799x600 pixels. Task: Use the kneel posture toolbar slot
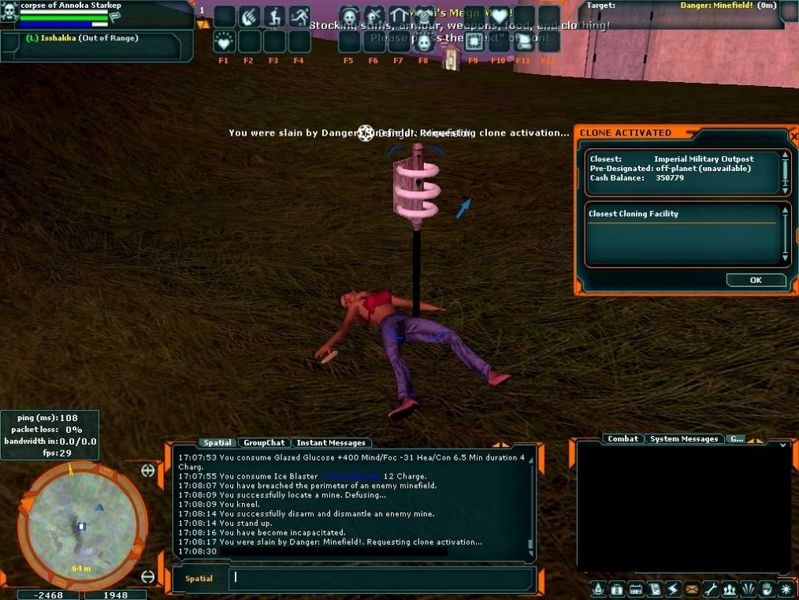(275, 17)
